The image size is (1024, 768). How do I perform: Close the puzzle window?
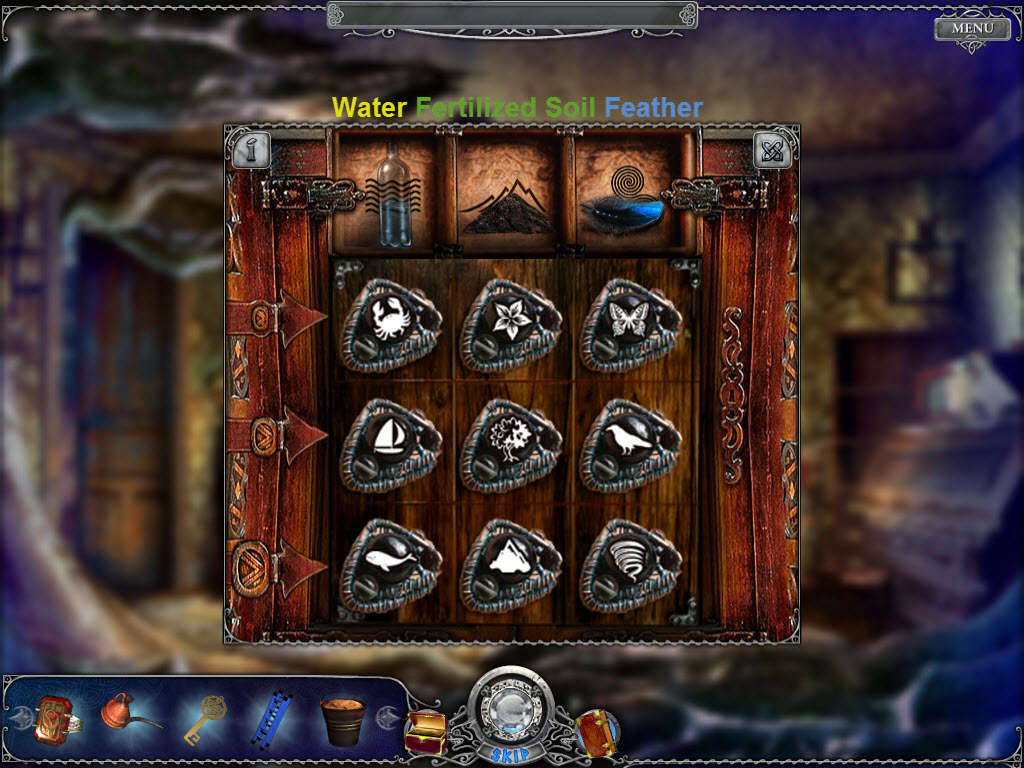(x=773, y=150)
